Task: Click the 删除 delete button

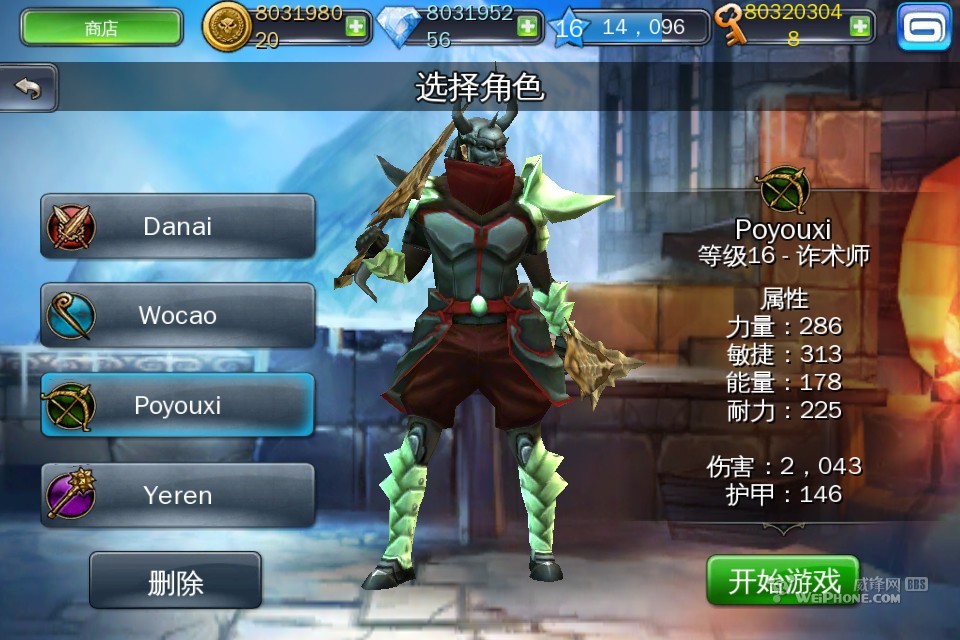Action: pyautogui.click(x=175, y=581)
